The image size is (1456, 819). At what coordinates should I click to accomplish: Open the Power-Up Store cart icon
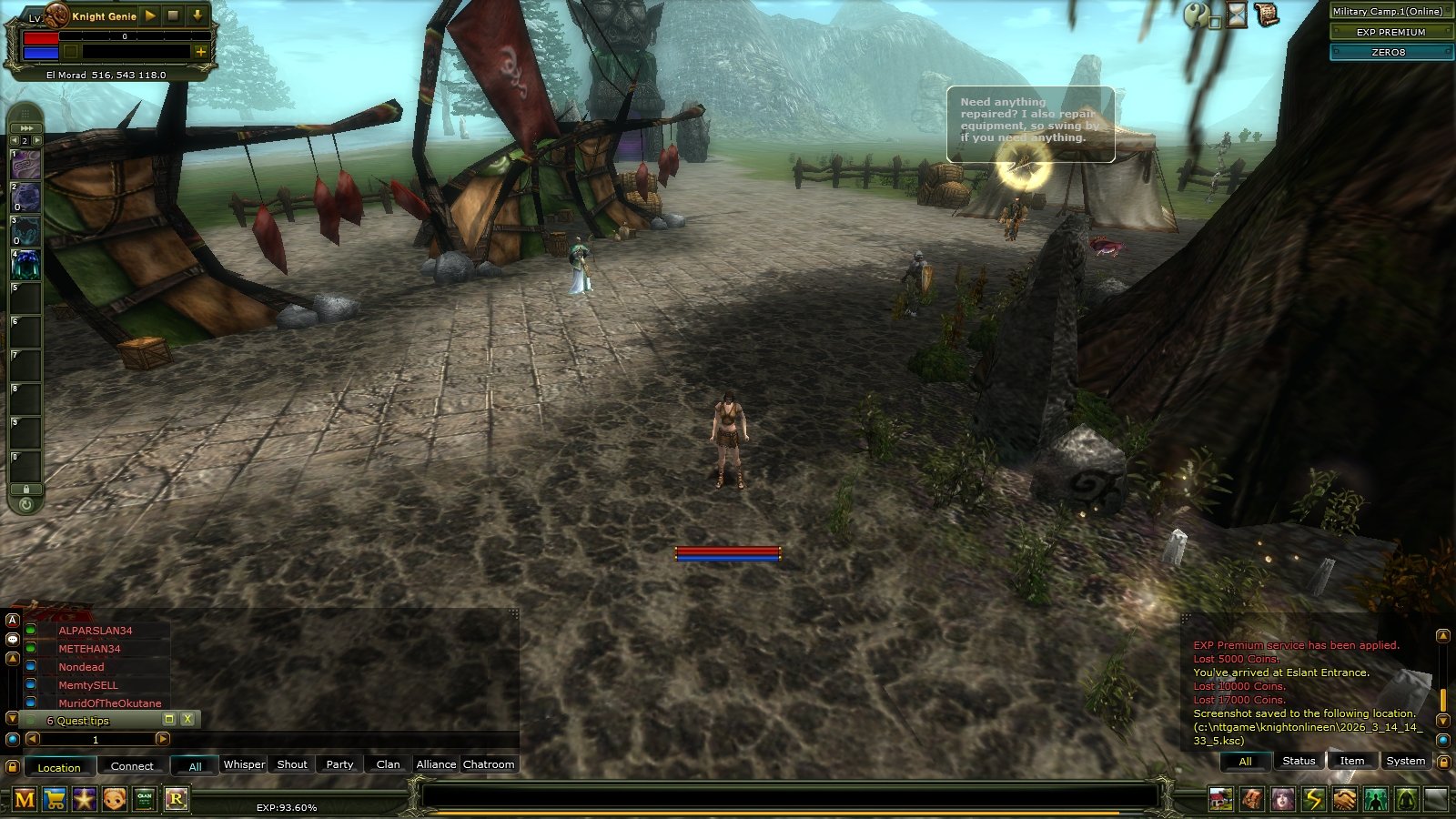pyautogui.click(x=55, y=801)
